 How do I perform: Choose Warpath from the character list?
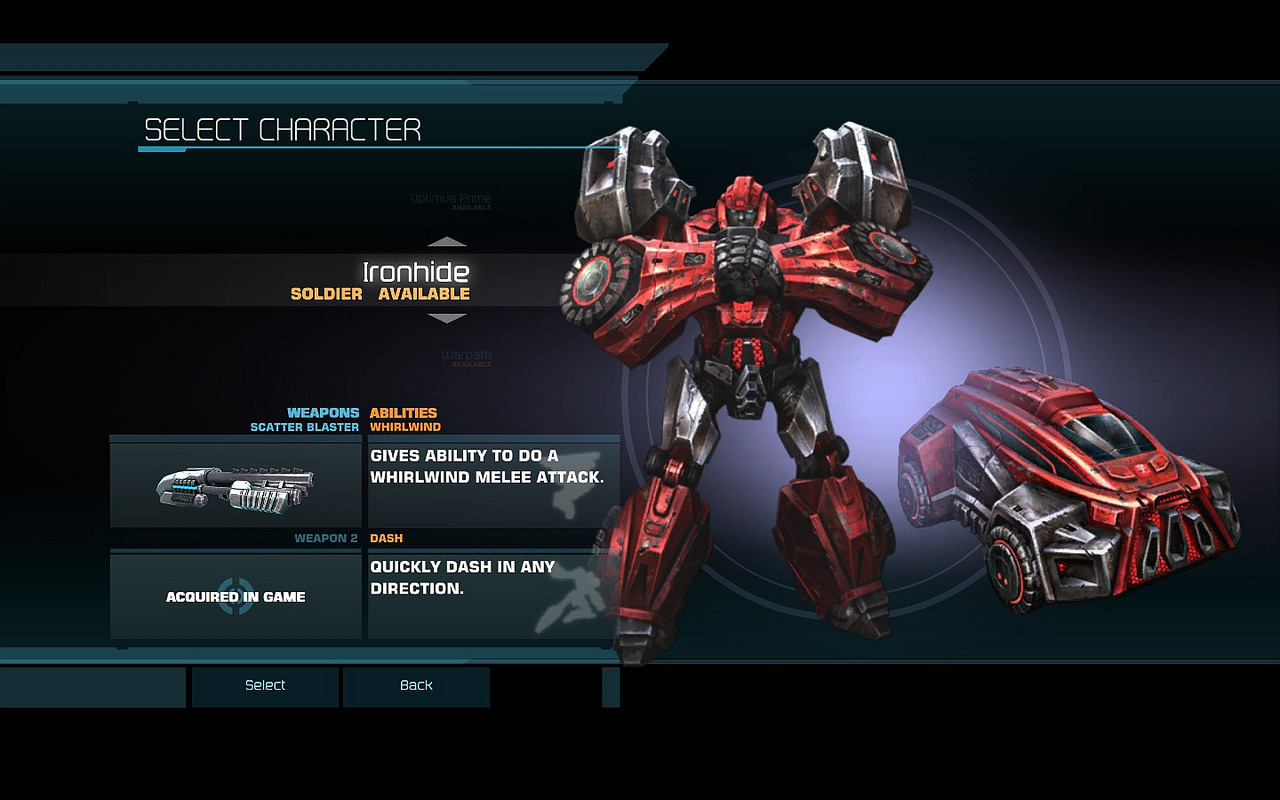466,356
